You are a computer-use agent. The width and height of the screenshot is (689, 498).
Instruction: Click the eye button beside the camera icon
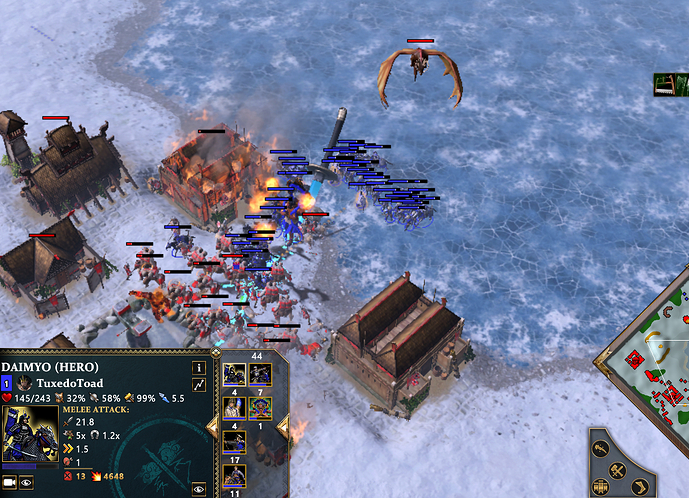point(26,482)
